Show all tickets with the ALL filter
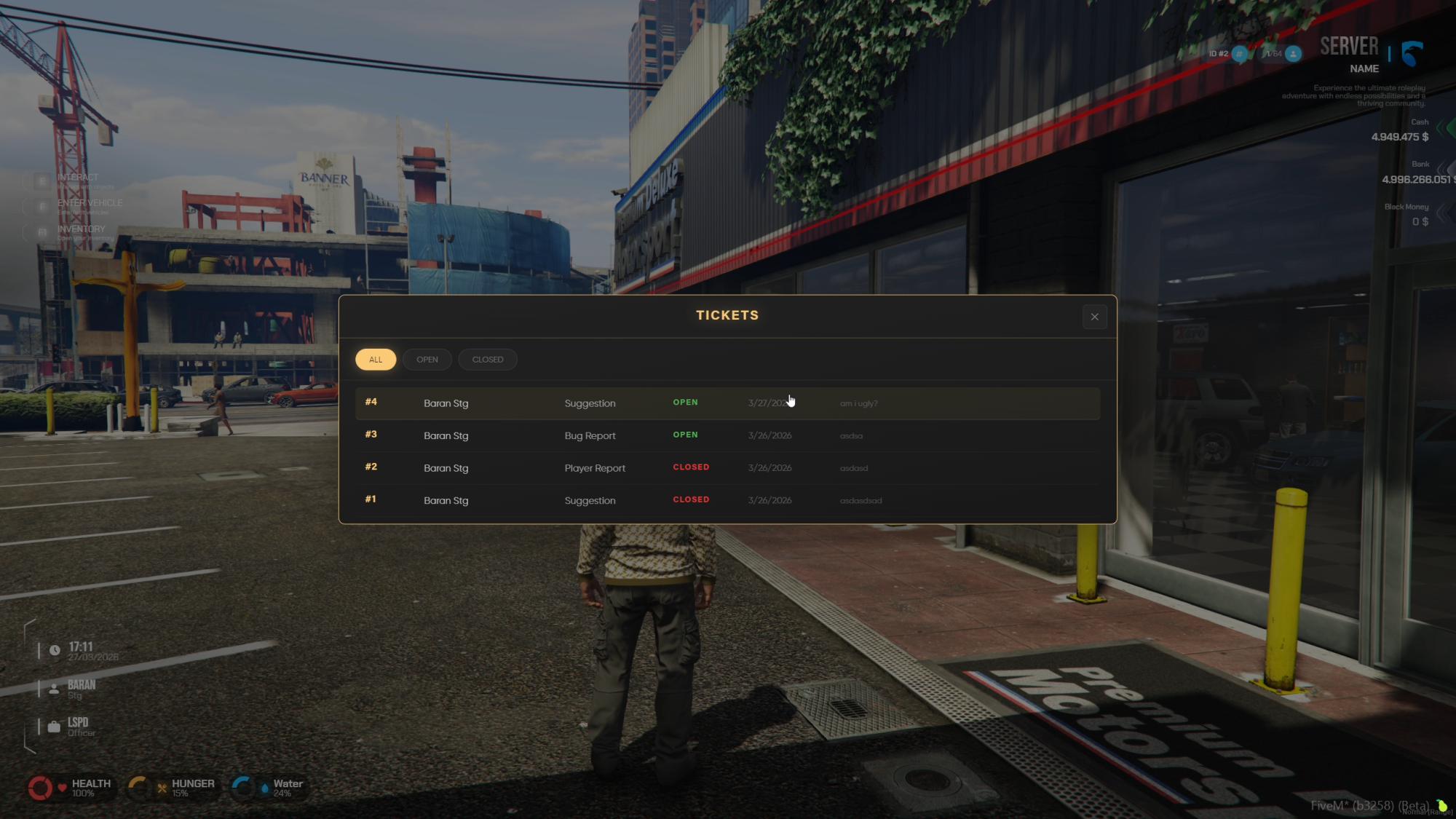 tap(376, 360)
